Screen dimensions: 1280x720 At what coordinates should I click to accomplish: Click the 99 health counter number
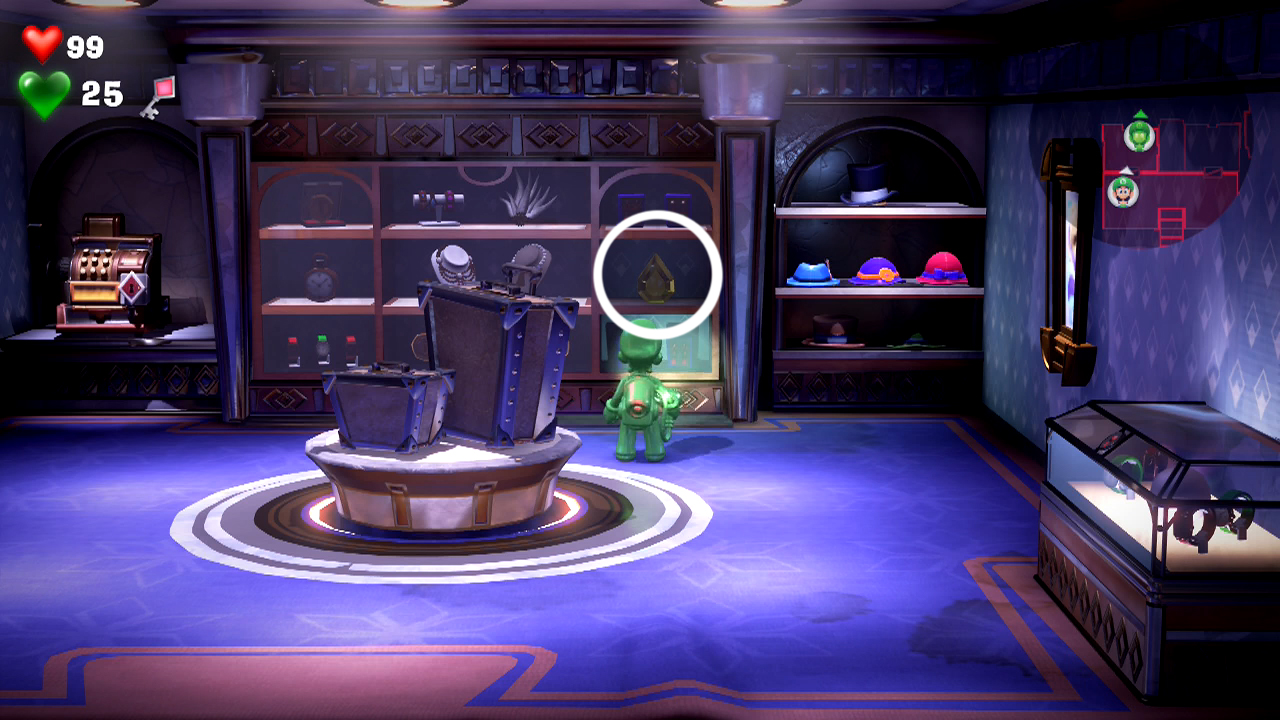pos(86,45)
